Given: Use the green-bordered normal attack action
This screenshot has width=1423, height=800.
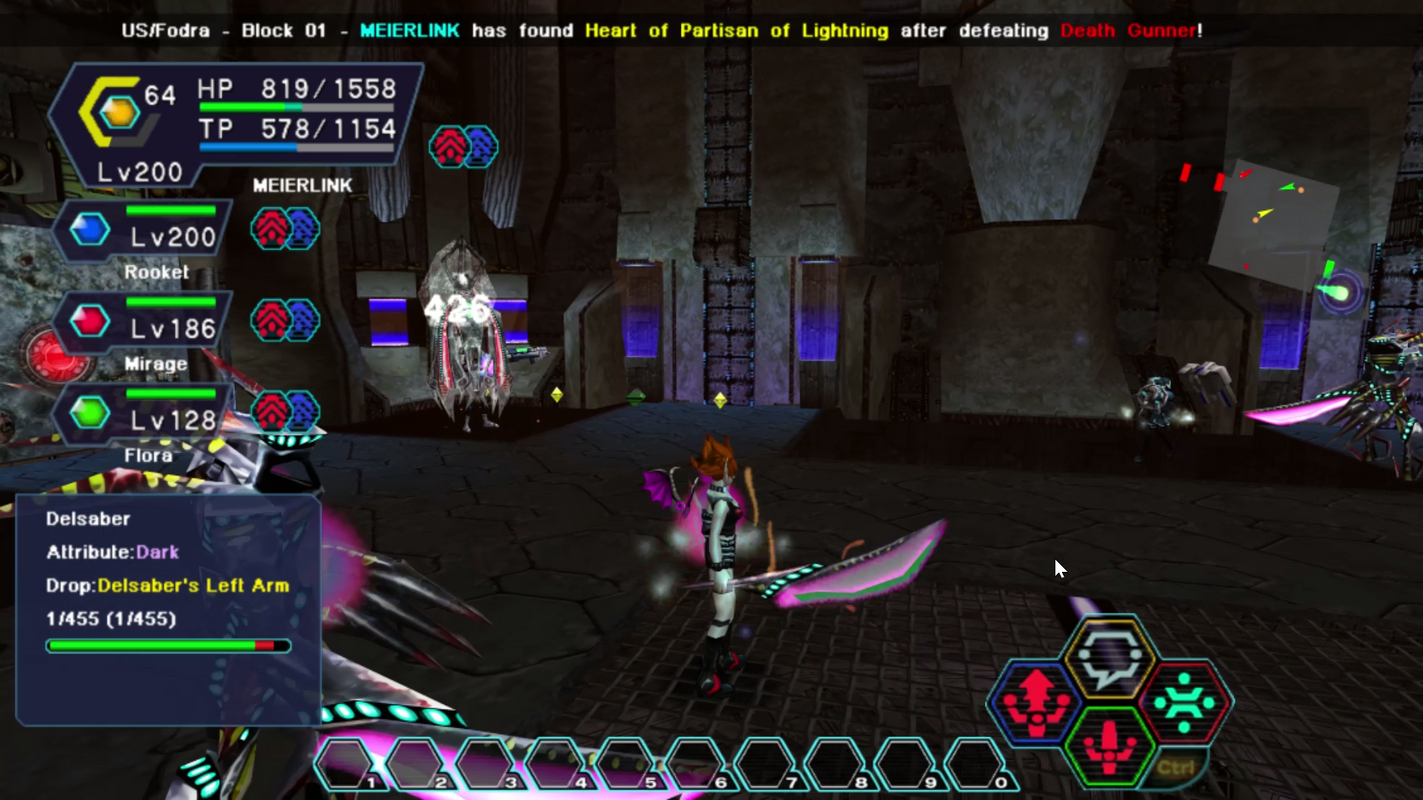Looking at the screenshot, I should point(1110,745).
